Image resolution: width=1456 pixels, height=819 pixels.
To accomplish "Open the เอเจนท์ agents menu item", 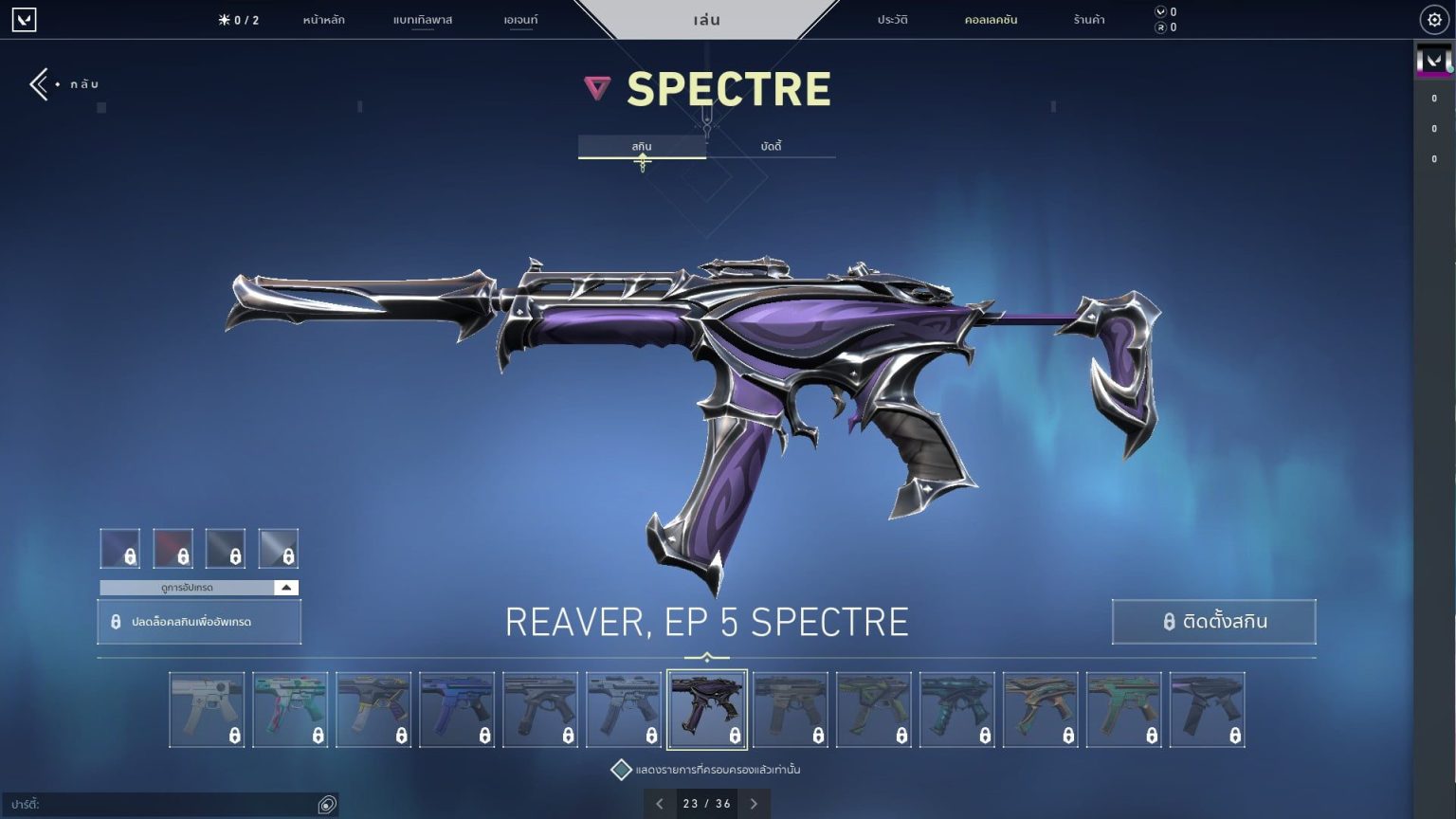I will pos(519,19).
